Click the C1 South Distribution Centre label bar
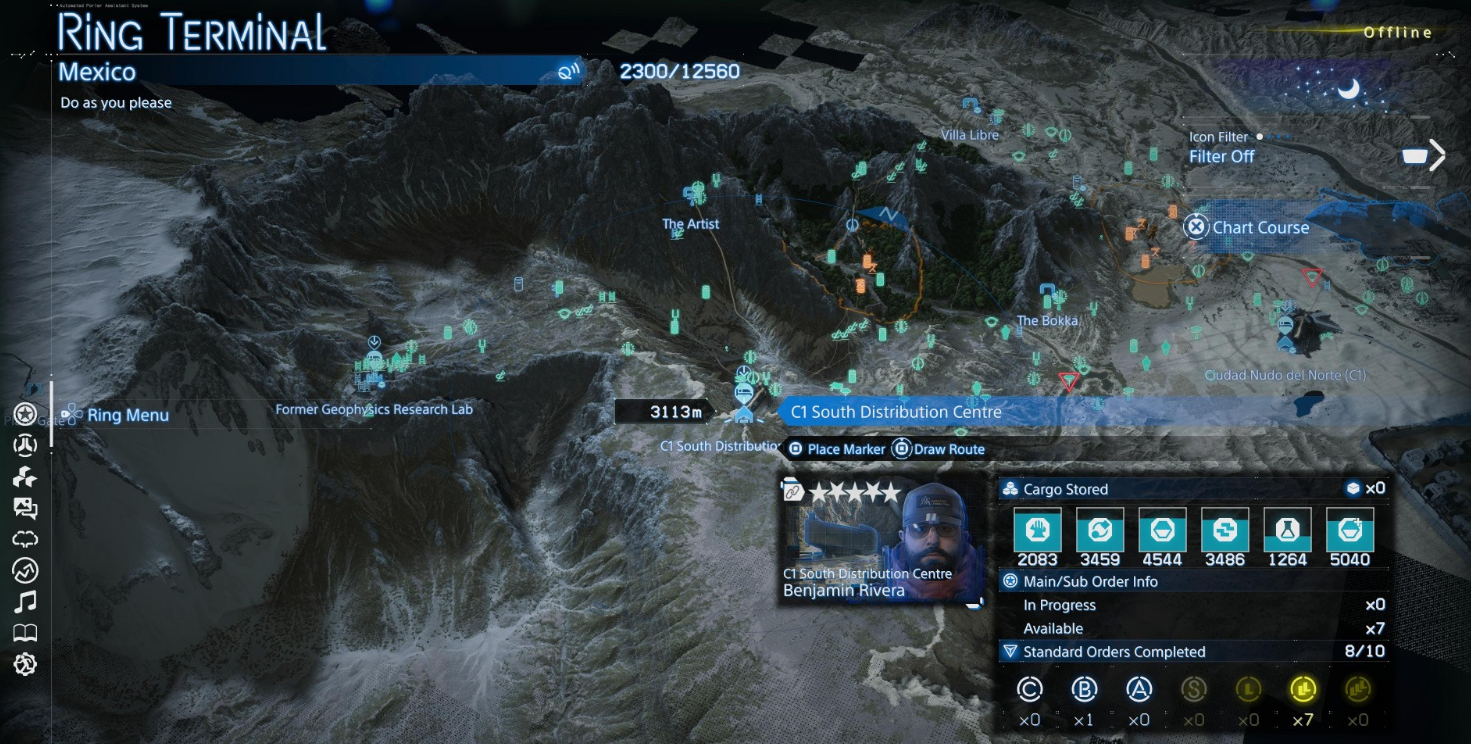 895,412
